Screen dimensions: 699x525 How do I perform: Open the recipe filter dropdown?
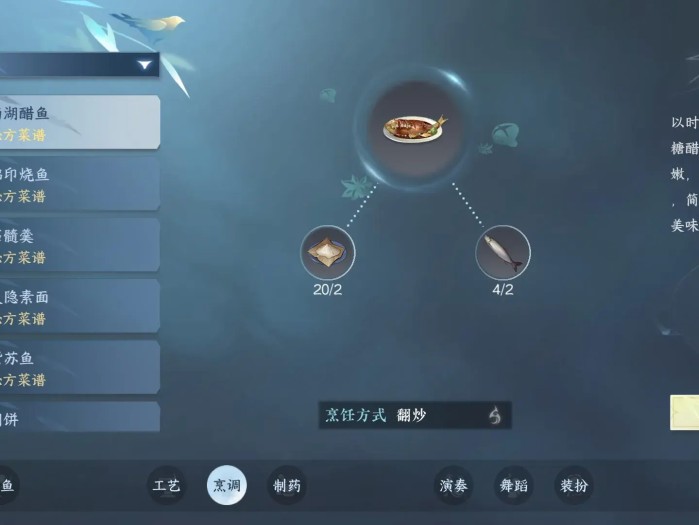click(145, 66)
